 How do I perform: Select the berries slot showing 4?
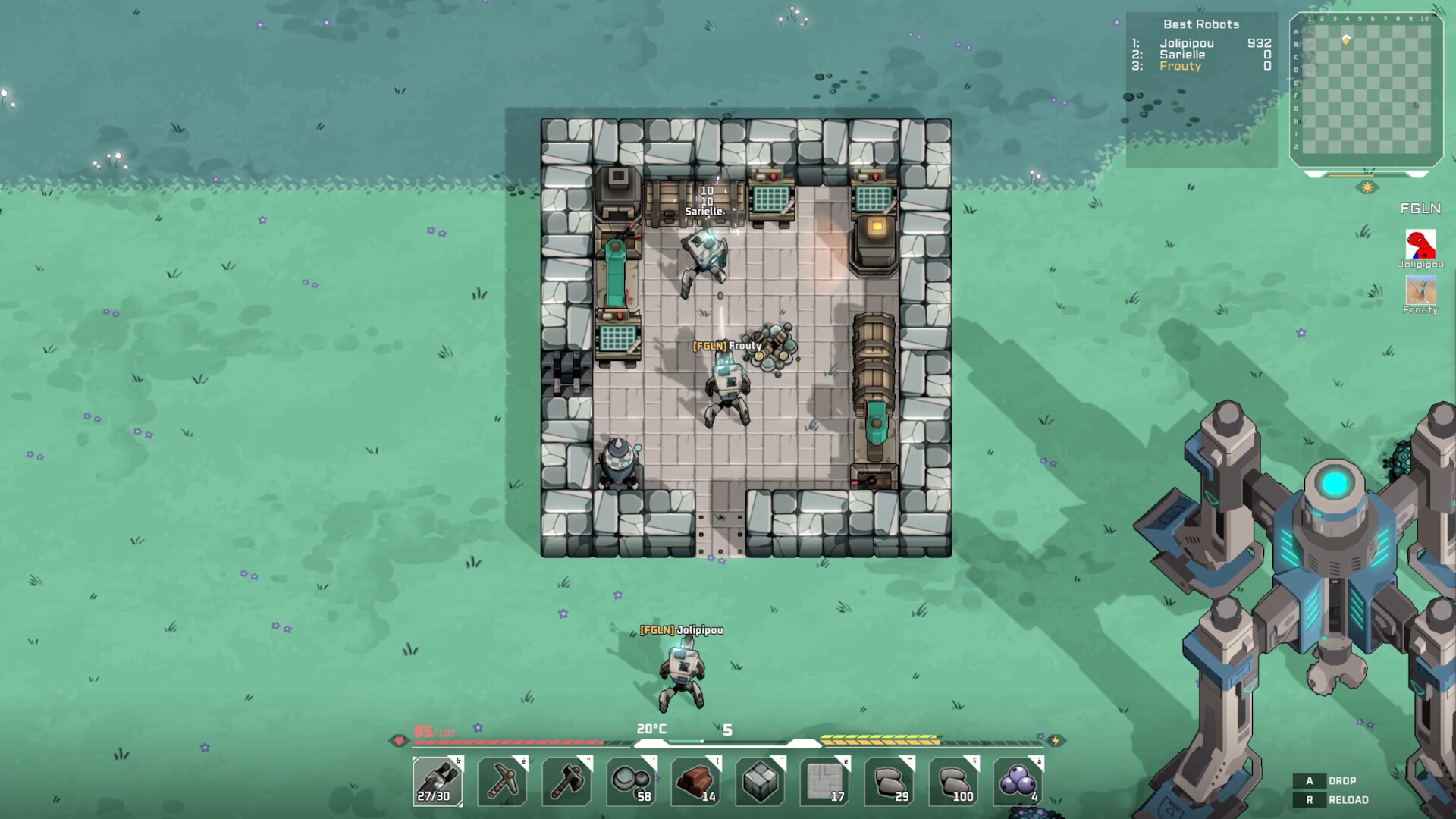(1018, 781)
